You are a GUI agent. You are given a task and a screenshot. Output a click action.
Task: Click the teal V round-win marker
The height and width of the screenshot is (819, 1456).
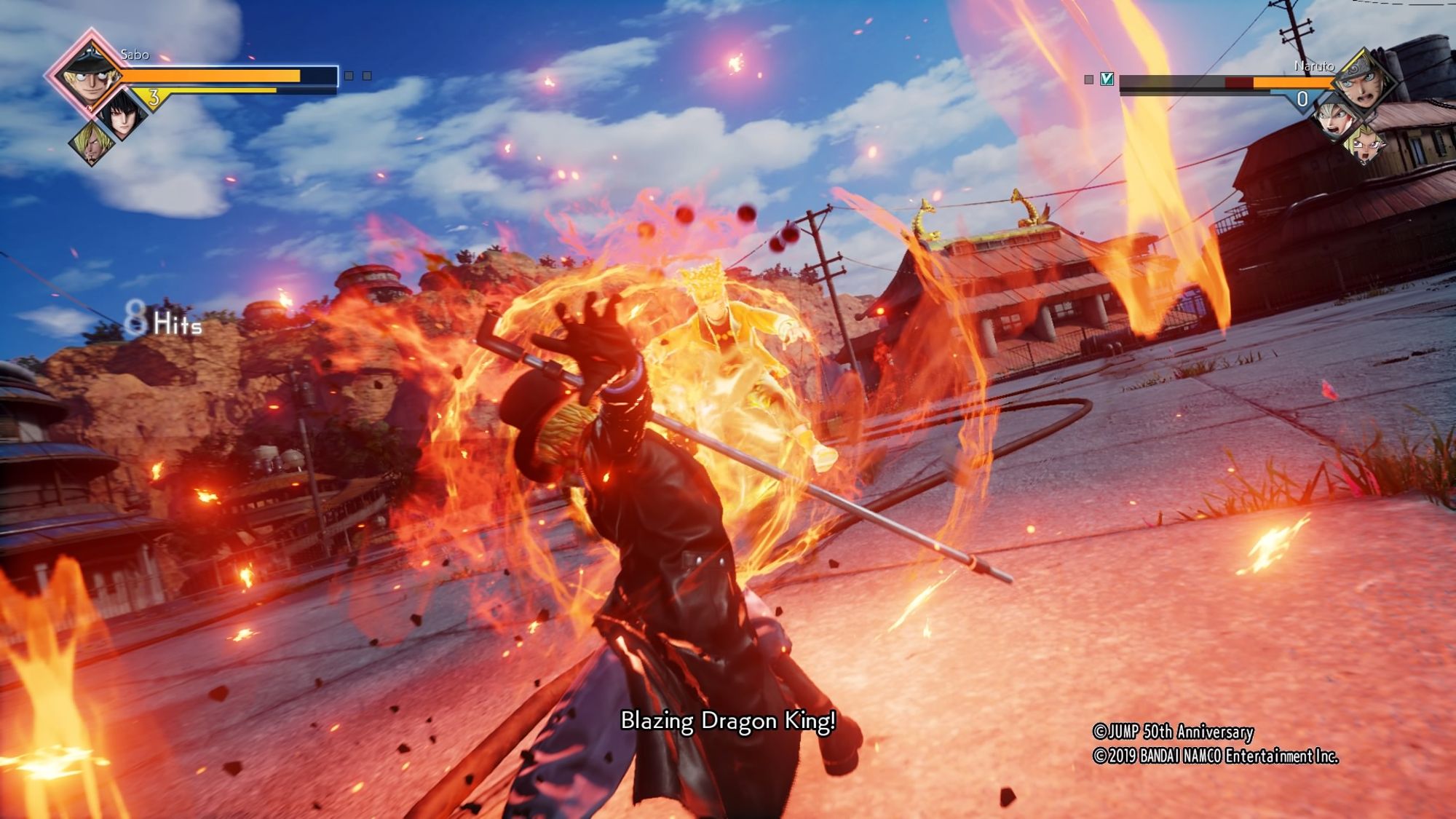click(x=1107, y=79)
